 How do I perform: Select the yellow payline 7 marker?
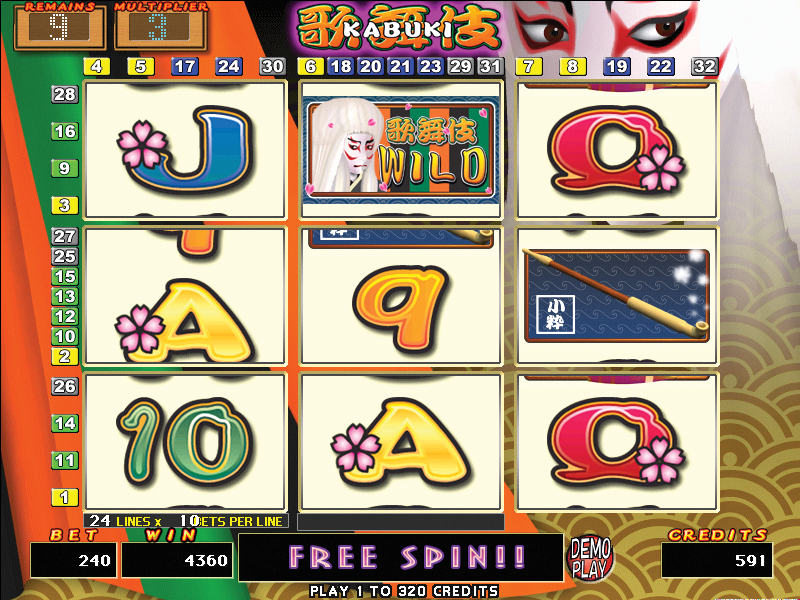(528, 66)
